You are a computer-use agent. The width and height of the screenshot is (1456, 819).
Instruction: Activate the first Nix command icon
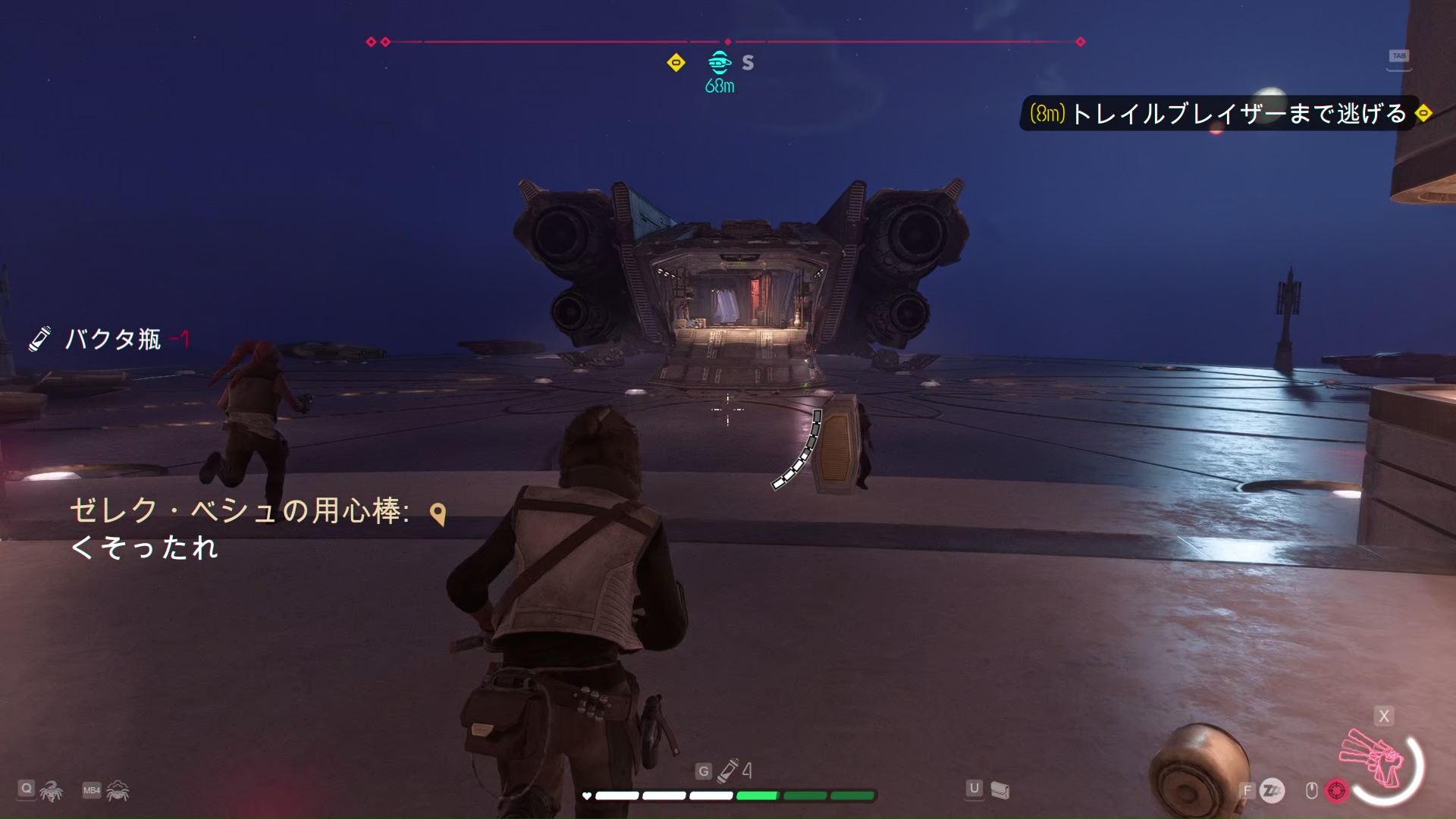[51, 791]
